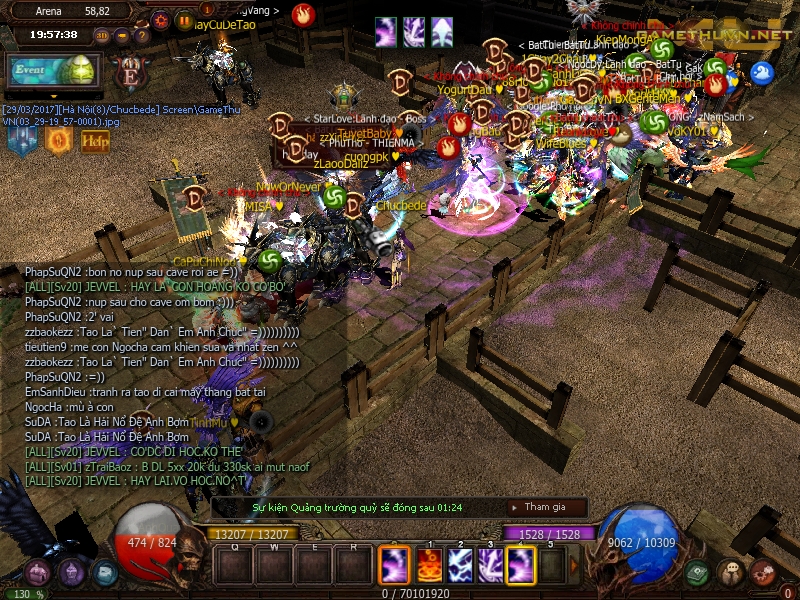Click the orange pause button
Viewport: 800px width, 600px height.
click(184, 19)
